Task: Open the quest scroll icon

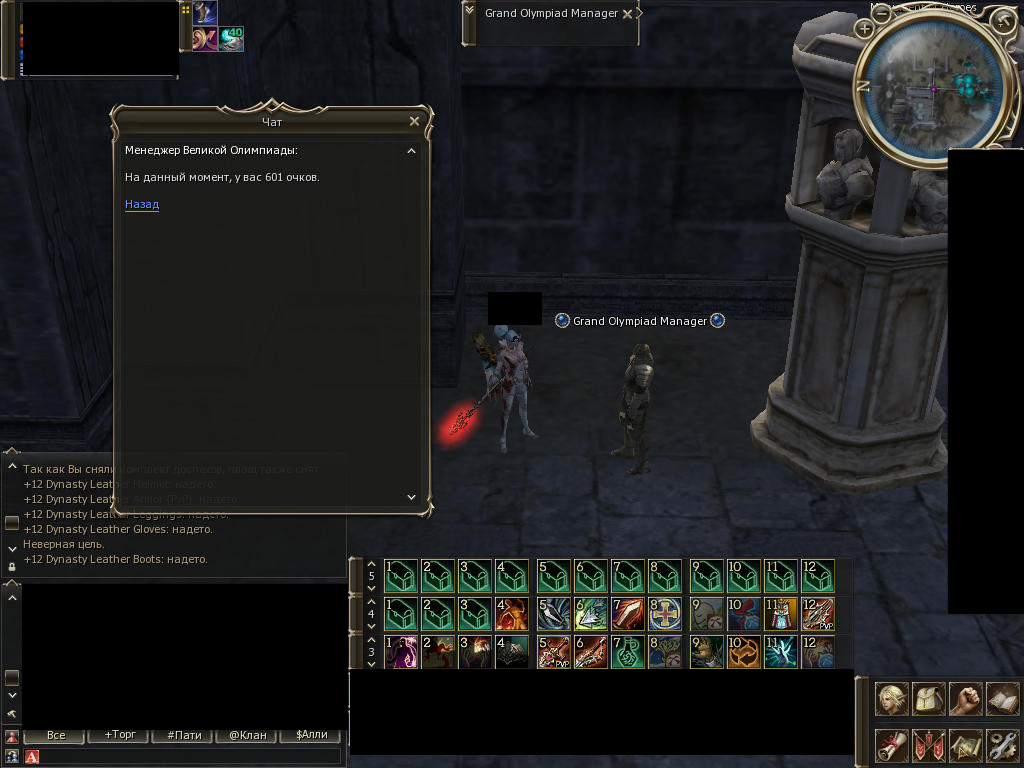Action: pyautogui.click(x=891, y=745)
